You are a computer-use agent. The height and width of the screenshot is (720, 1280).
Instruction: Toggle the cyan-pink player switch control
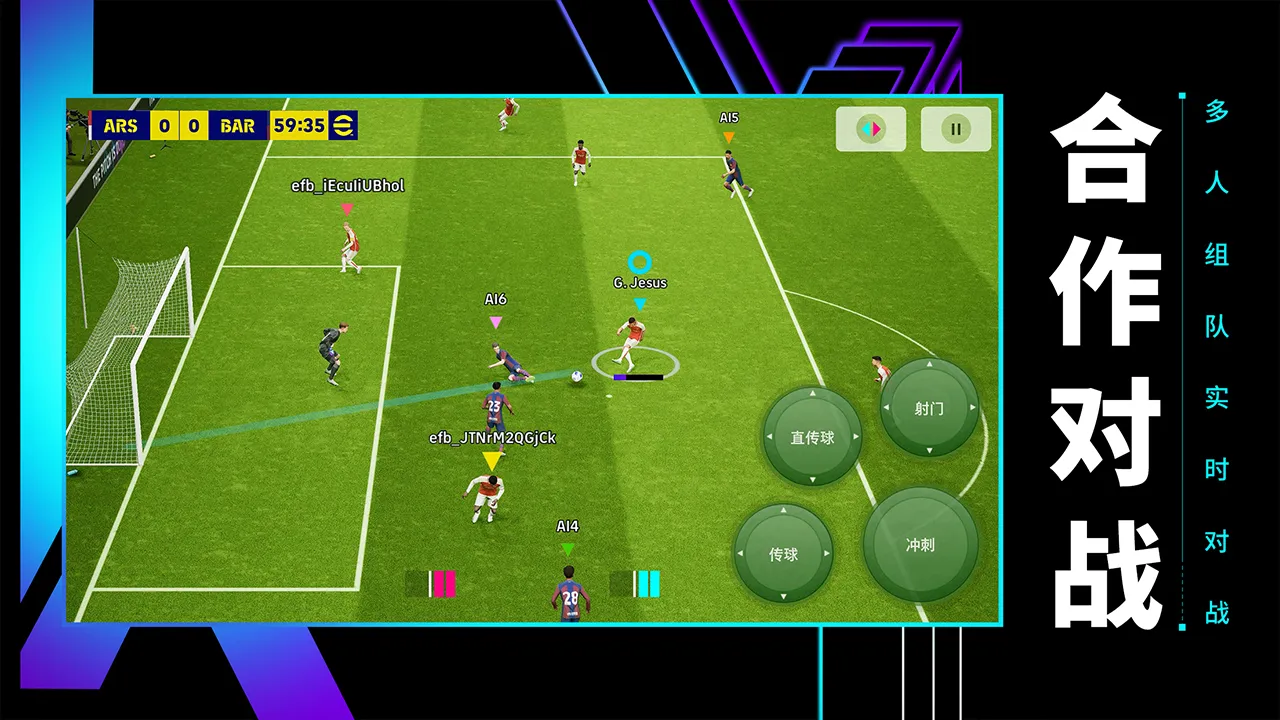pos(869,128)
